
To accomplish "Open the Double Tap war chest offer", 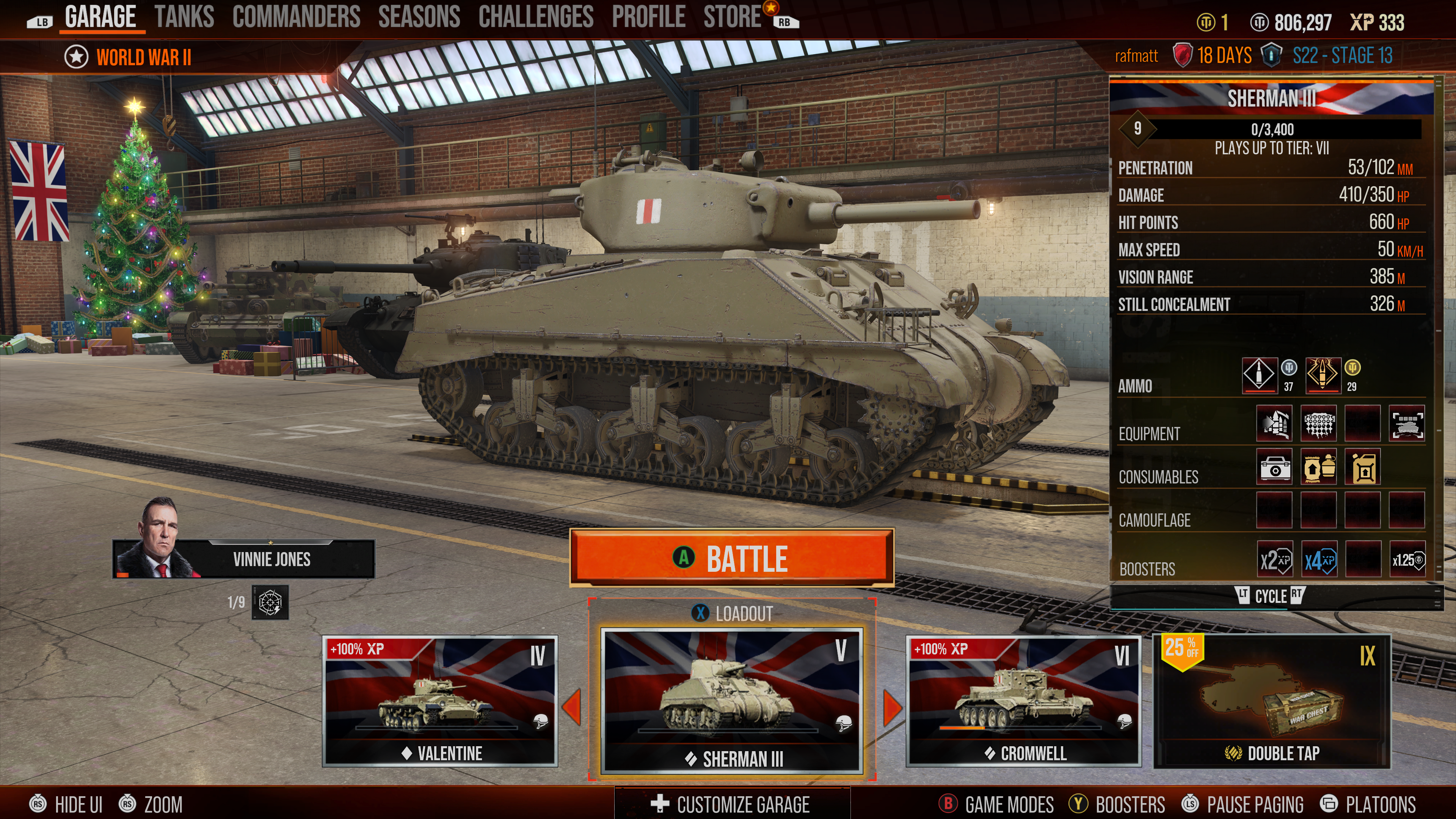I will point(1271,701).
